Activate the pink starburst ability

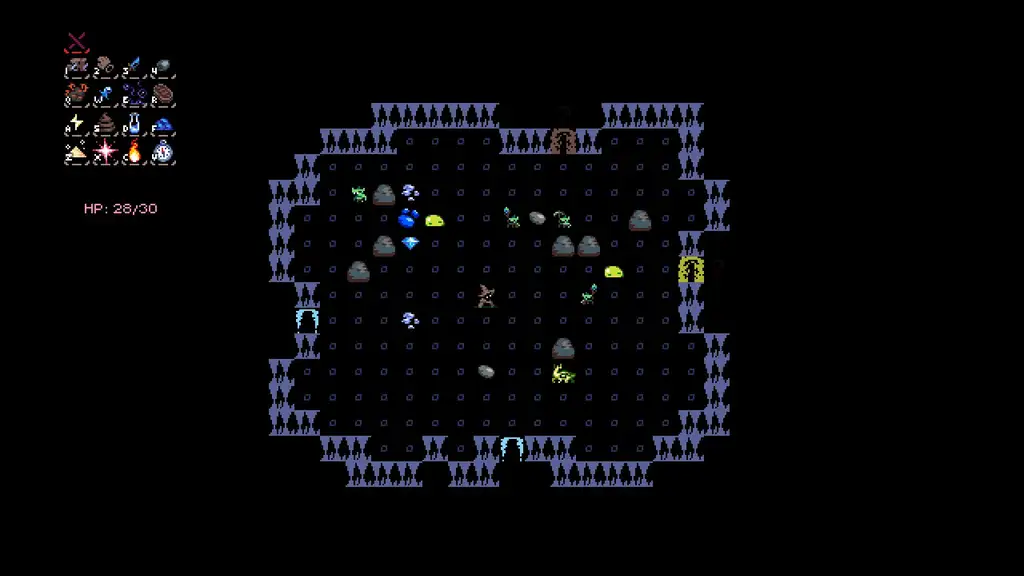pos(105,152)
